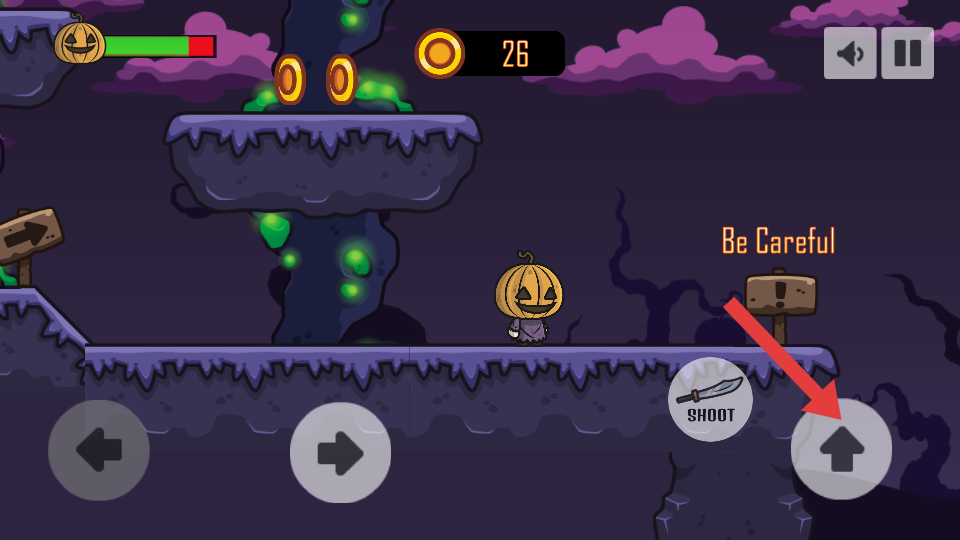Image resolution: width=960 pixels, height=540 pixels.
Task: Hit the Shoot knife button
Action: [x=710, y=399]
